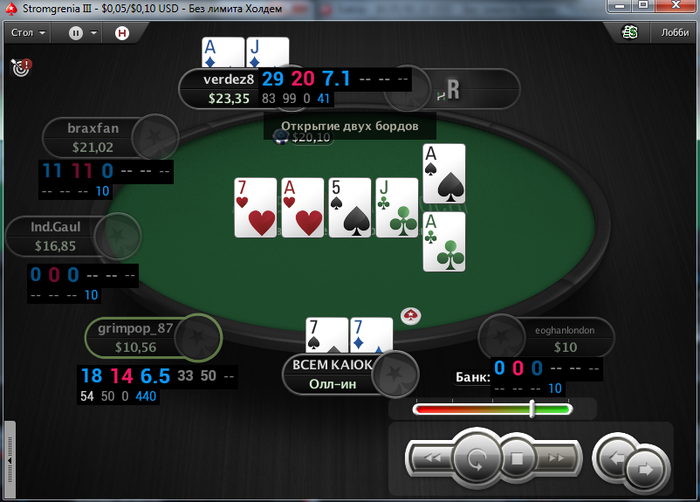Fast-forward the hand replay

coord(558,459)
